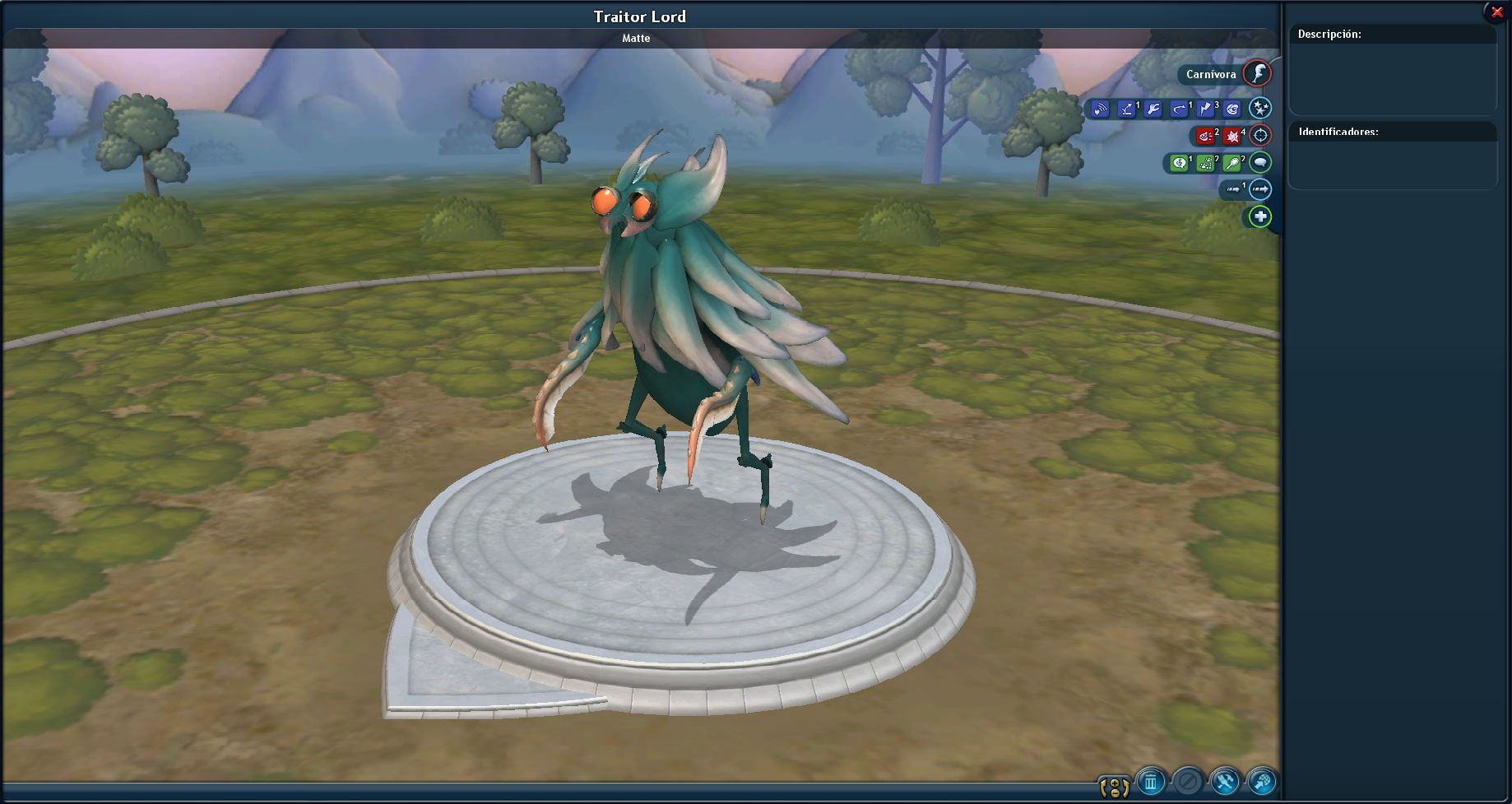Select the blue sing ability icon
Viewport: 1512px width, 804px height.
click(1100, 108)
